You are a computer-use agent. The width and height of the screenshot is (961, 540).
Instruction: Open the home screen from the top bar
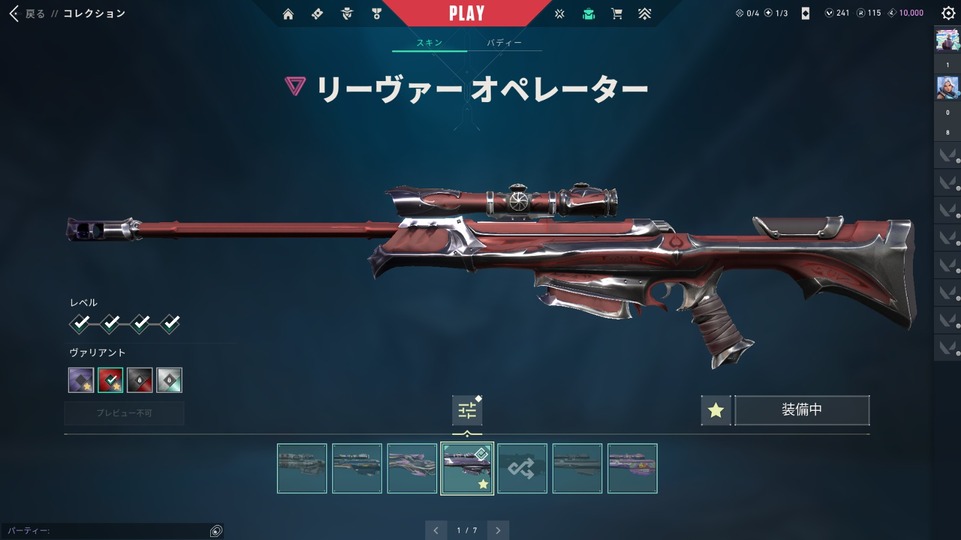pos(288,14)
